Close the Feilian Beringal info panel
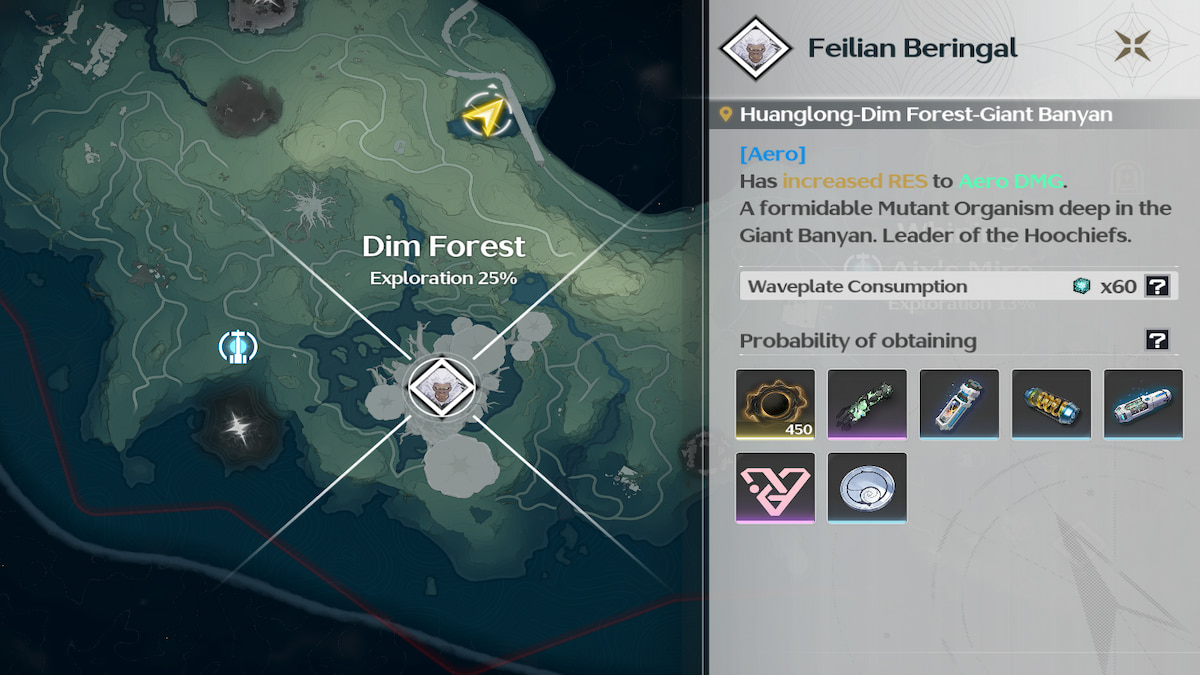Screen dimensions: 1200x675 [x=1133, y=46]
